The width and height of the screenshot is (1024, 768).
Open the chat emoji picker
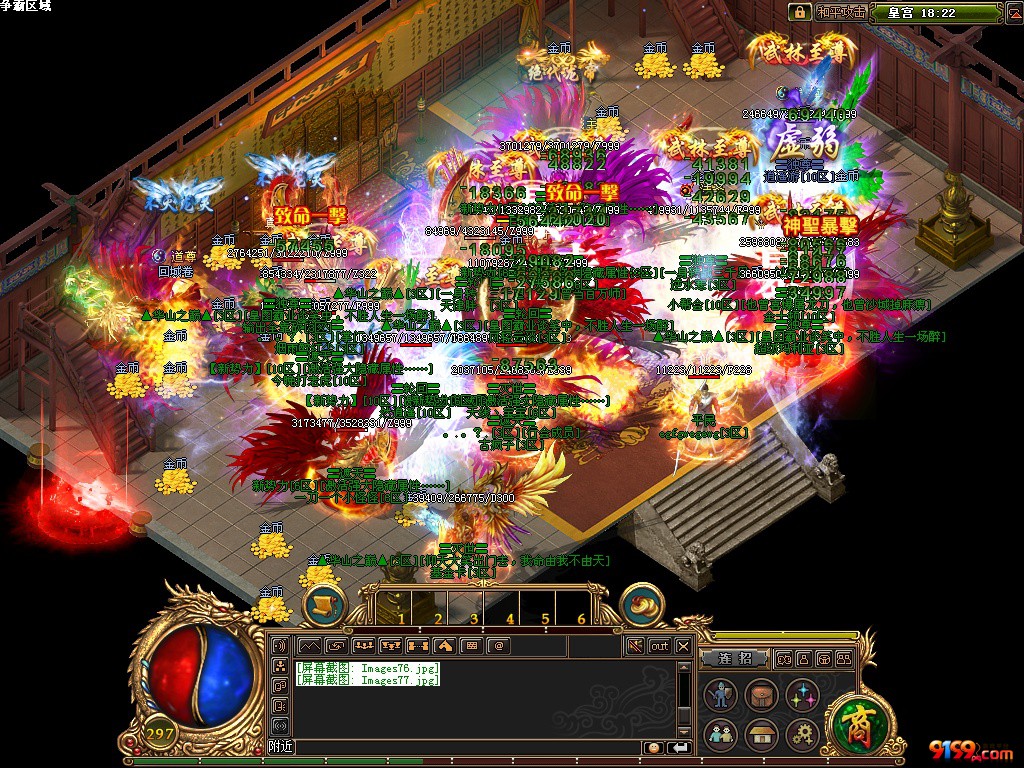(653, 747)
